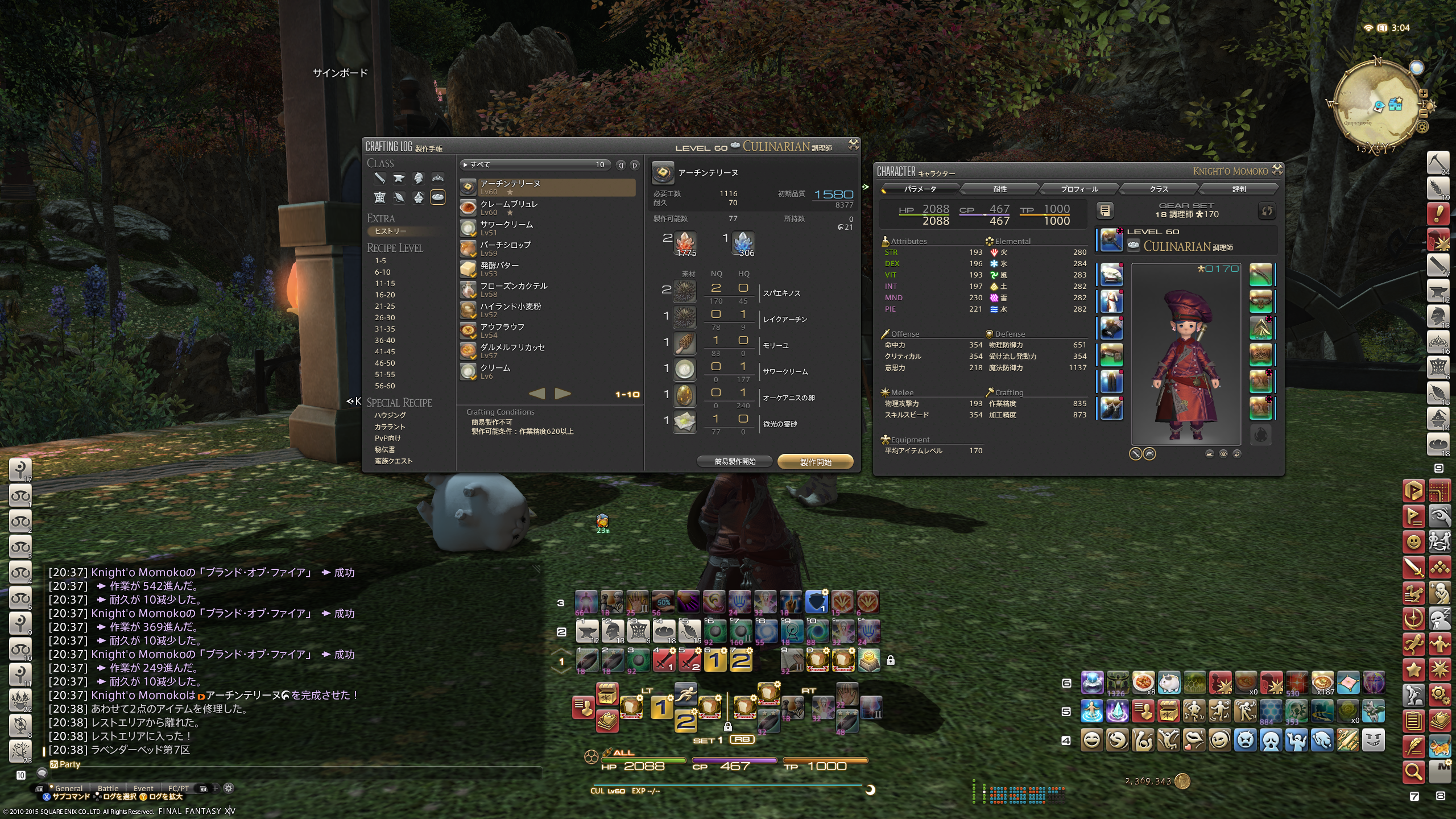Open the すべて recipe filter dropdown
Image resolution: width=1456 pixels, height=819 pixels.
pos(535,165)
